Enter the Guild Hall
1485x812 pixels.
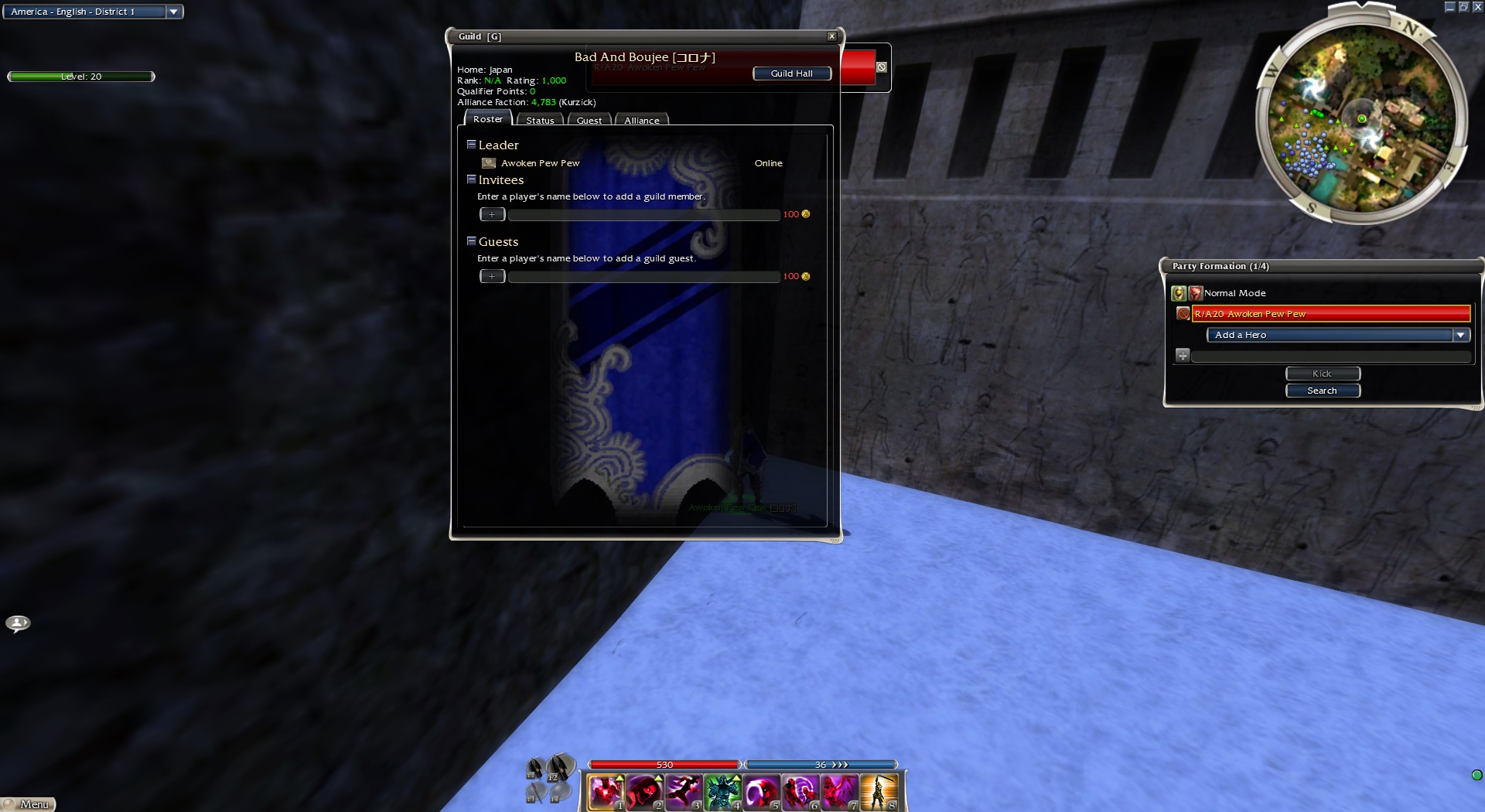(791, 73)
